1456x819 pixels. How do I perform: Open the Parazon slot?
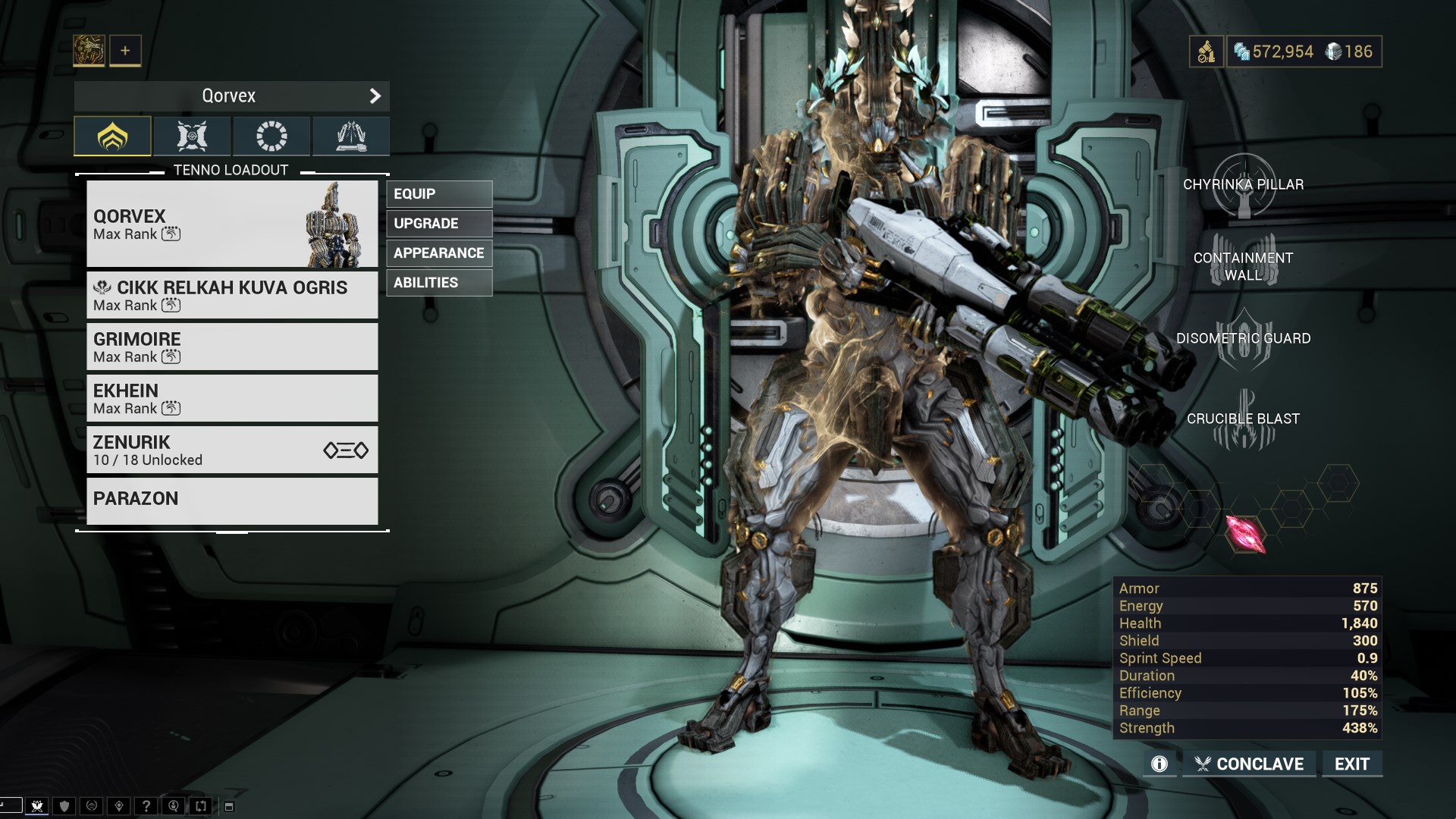pos(232,500)
